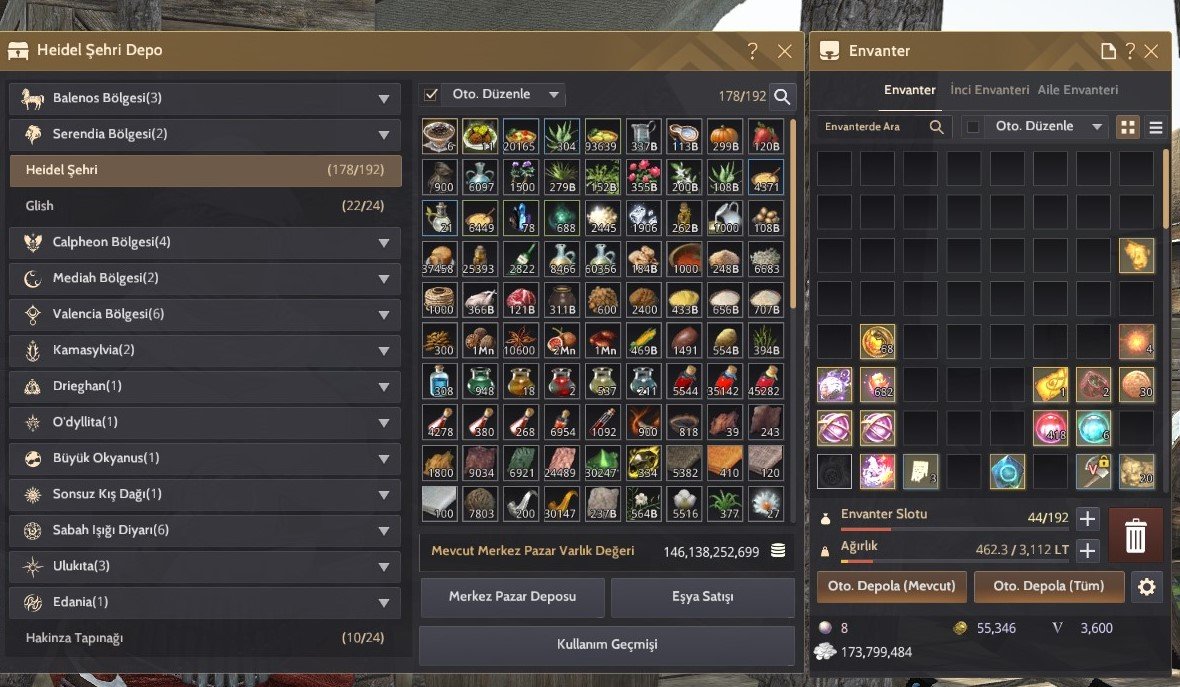Focus the Envanterde Ara search field
The width and height of the screenshot is (1180, 687).
pyautogui.click(x=870, y=127)
